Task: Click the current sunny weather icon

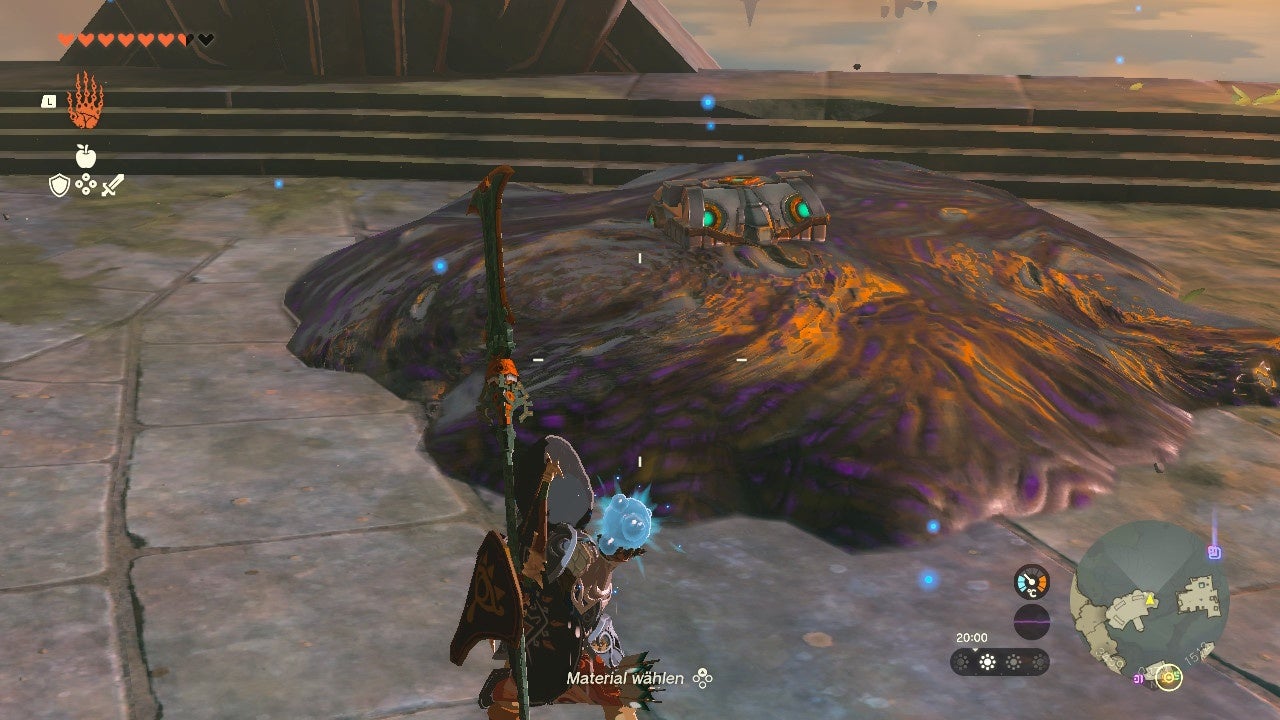Action: tap(987, 662)
